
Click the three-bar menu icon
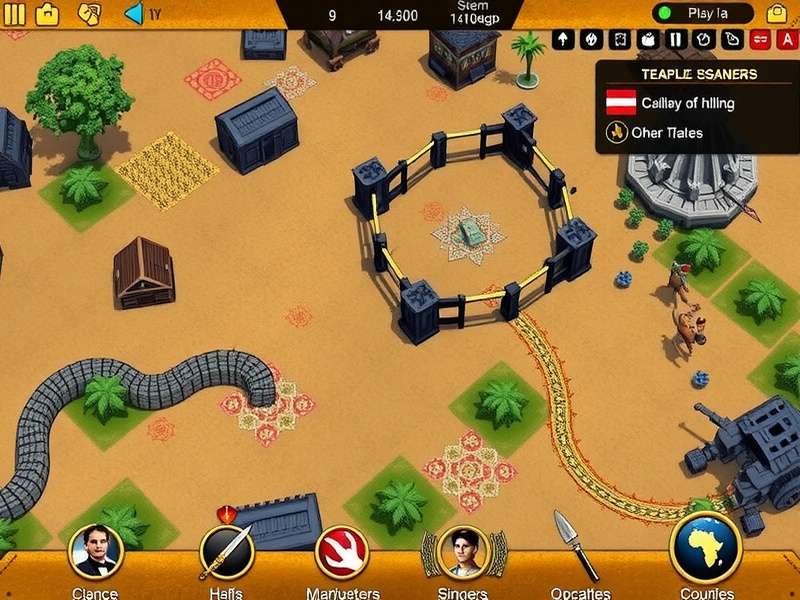(x=14, y=14)
